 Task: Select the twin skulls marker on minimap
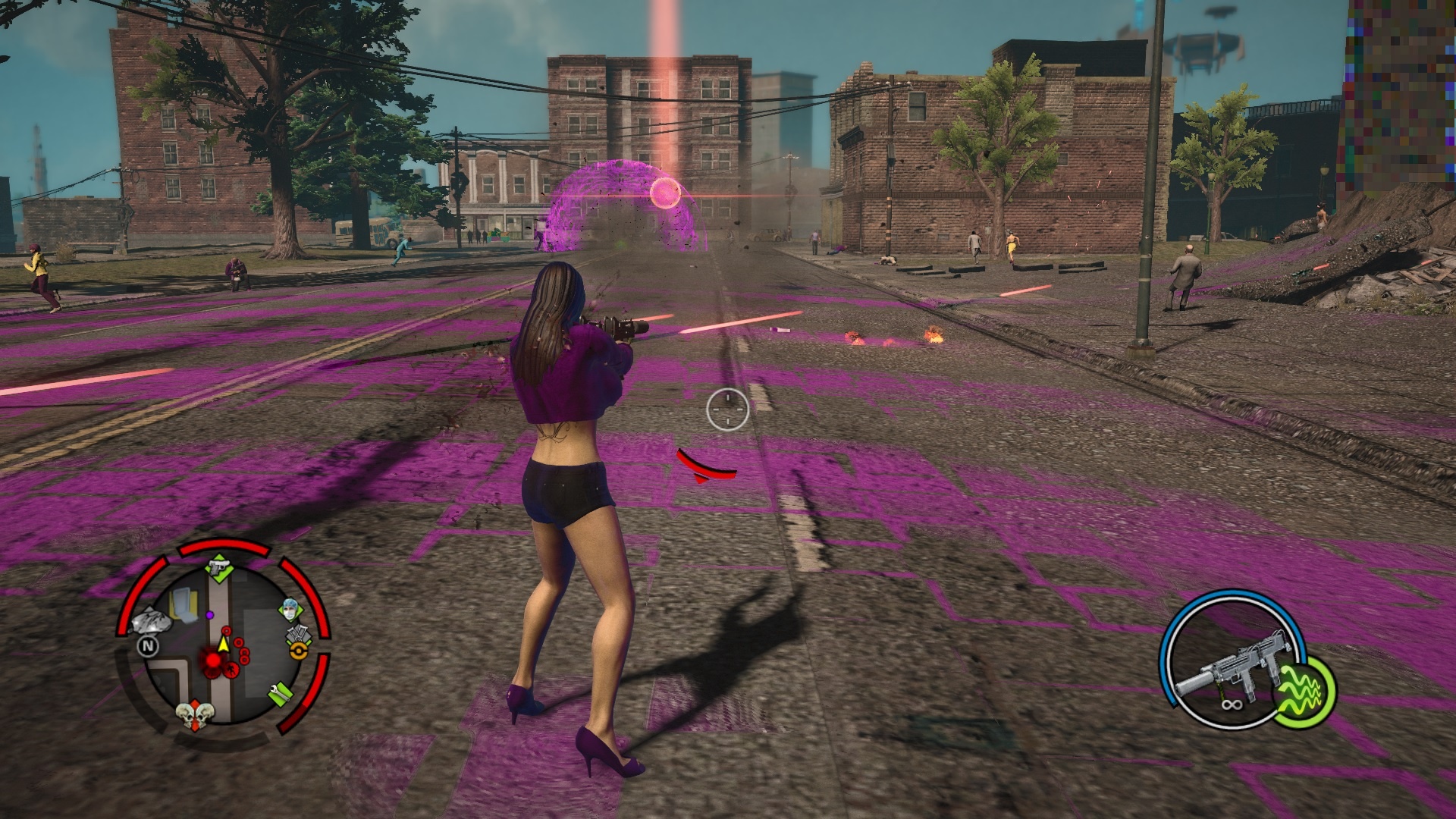tap(194, 715)
